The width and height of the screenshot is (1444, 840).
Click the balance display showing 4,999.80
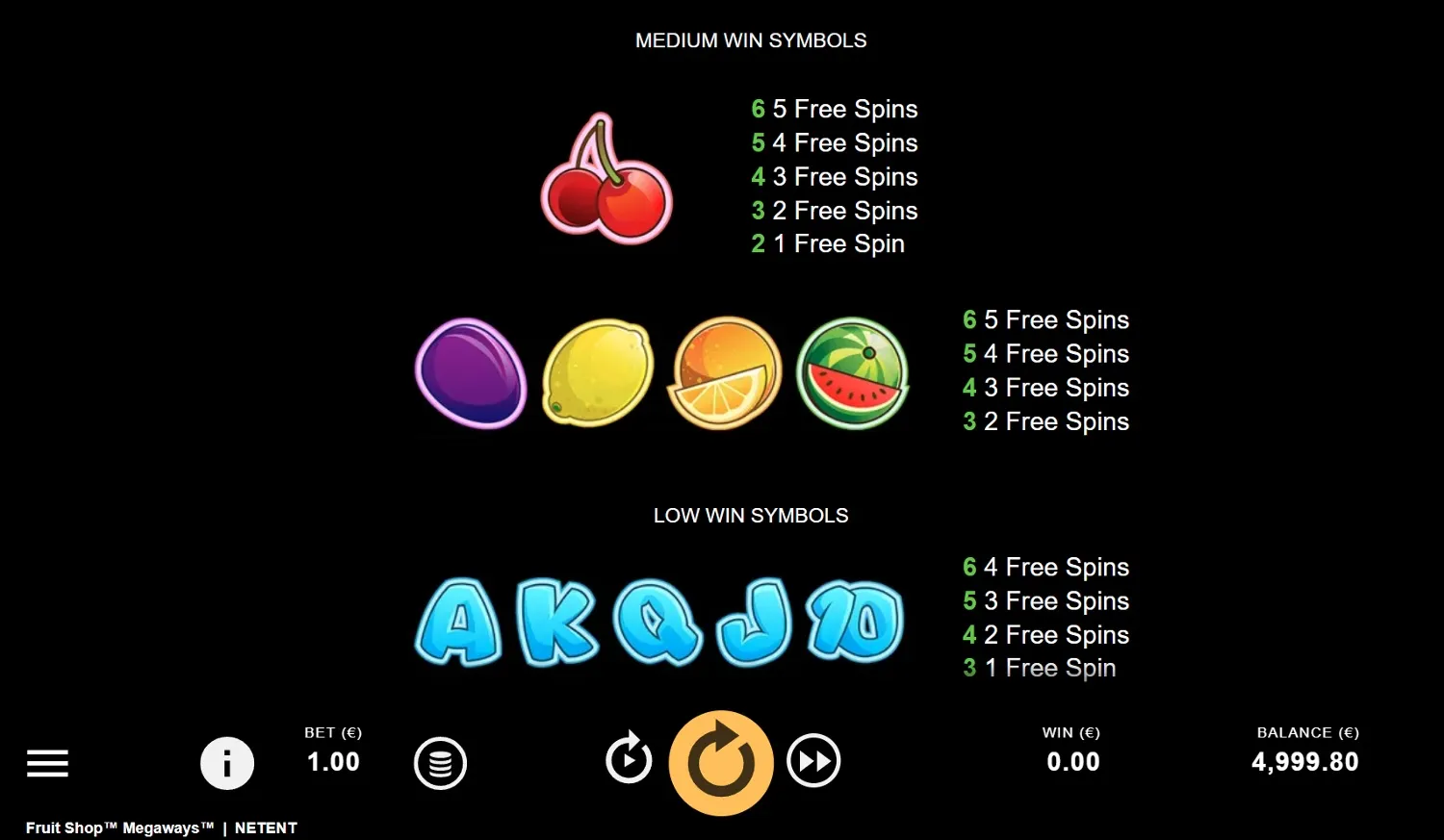click(1306, 761)
